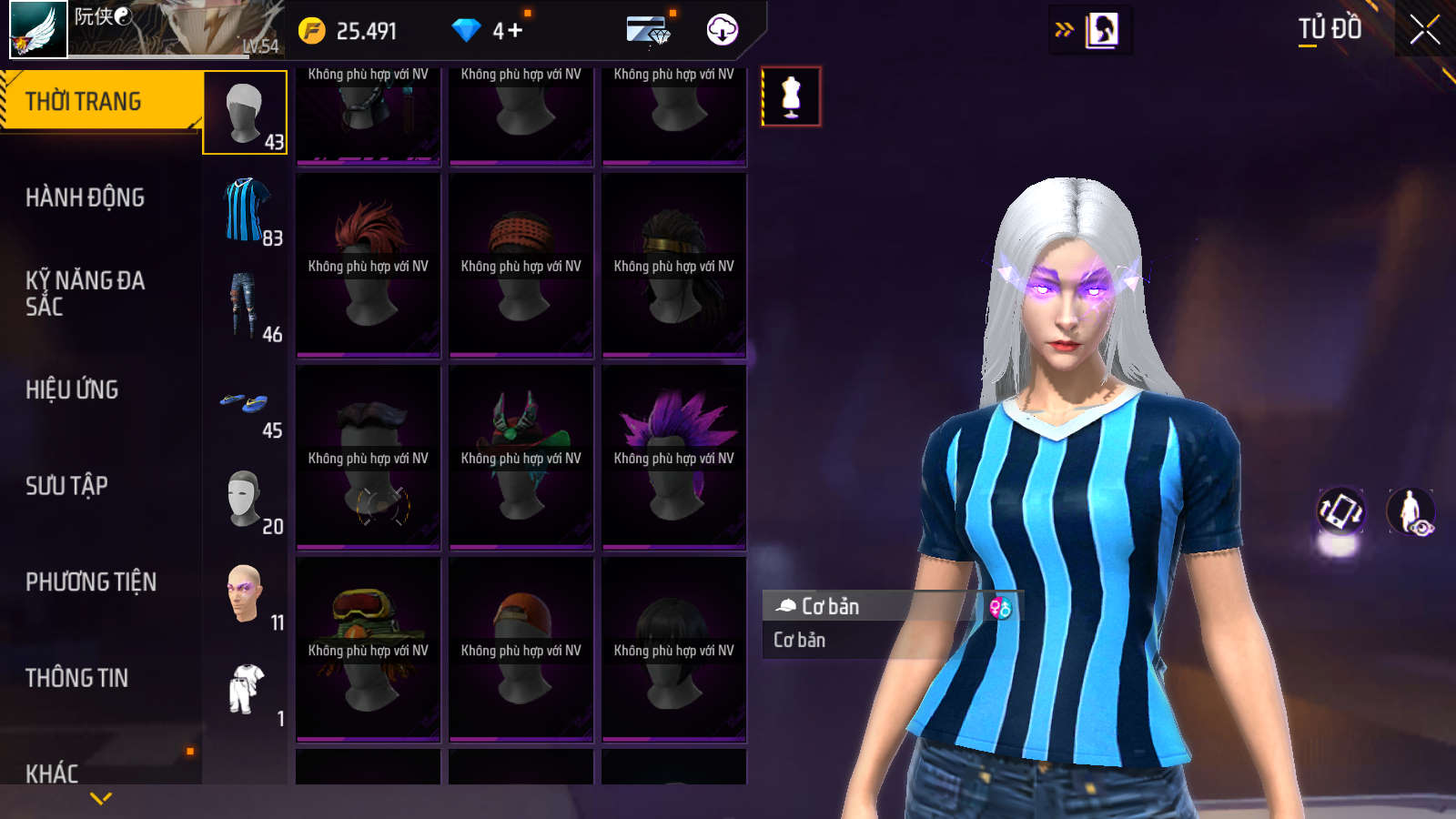Show the Thông Tin section
1456x819 pixels.
[x=77, y=678]
